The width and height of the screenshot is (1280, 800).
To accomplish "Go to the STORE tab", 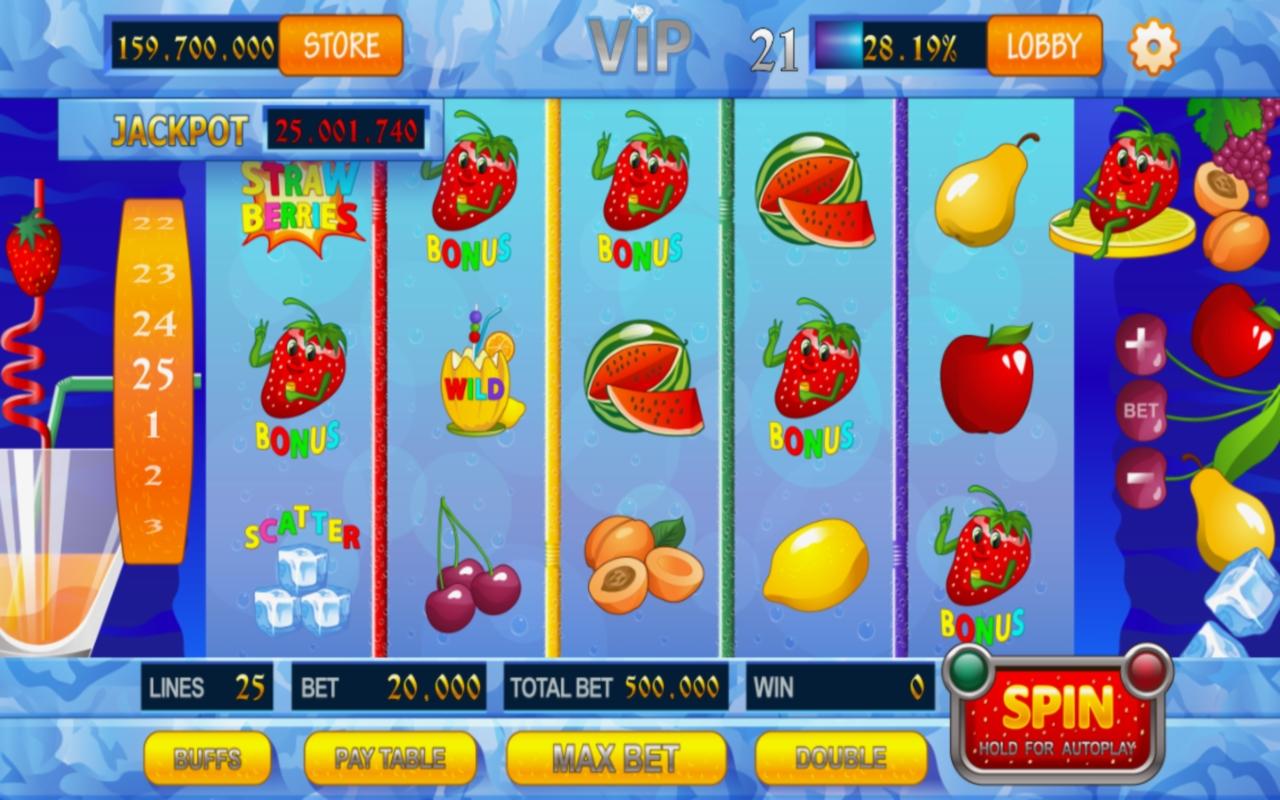I will tap(341, 45).
